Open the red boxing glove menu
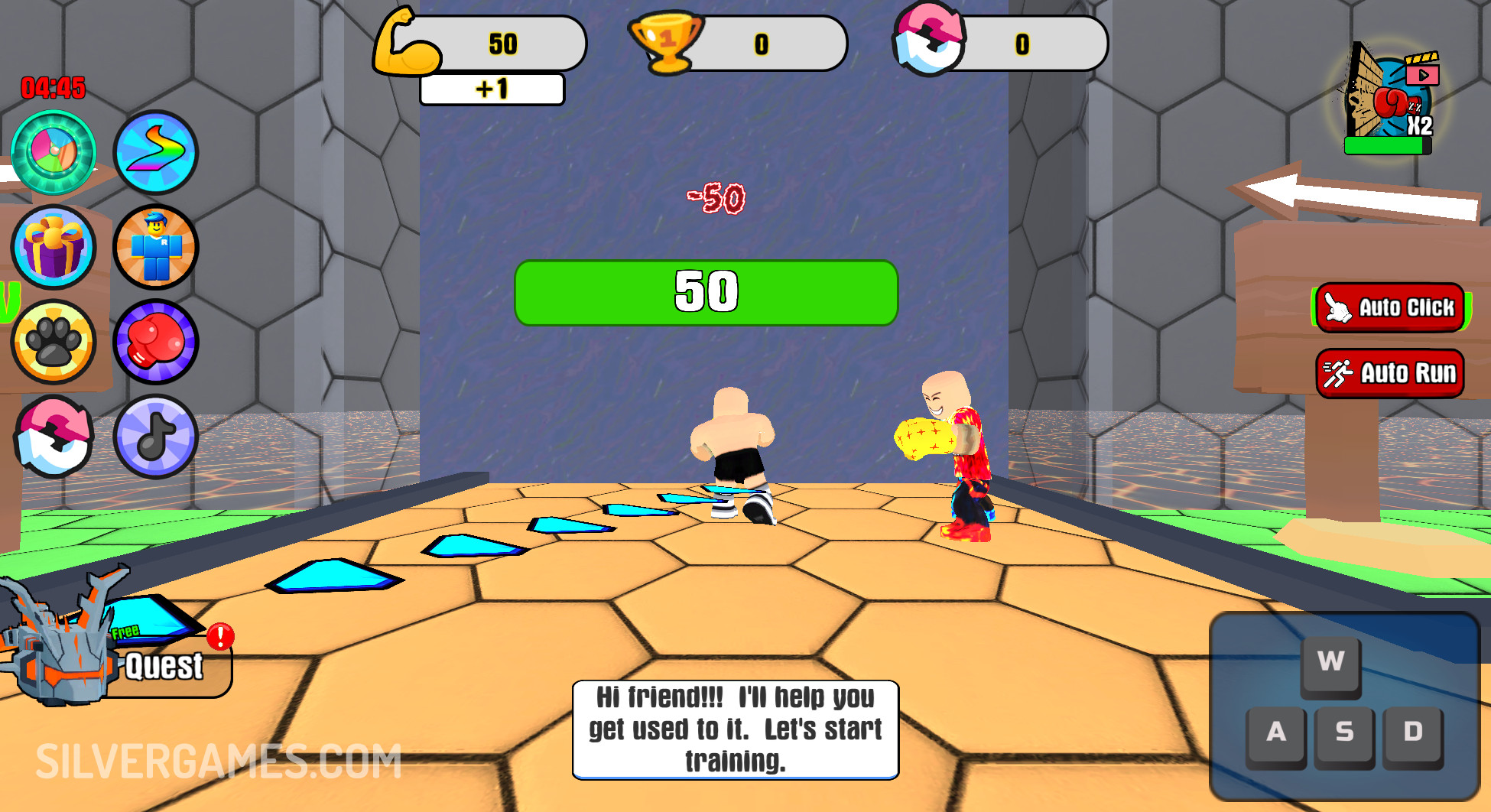The height and width of the screenshot is (812, 1491). pyautogui.click(x=156, y=342)
